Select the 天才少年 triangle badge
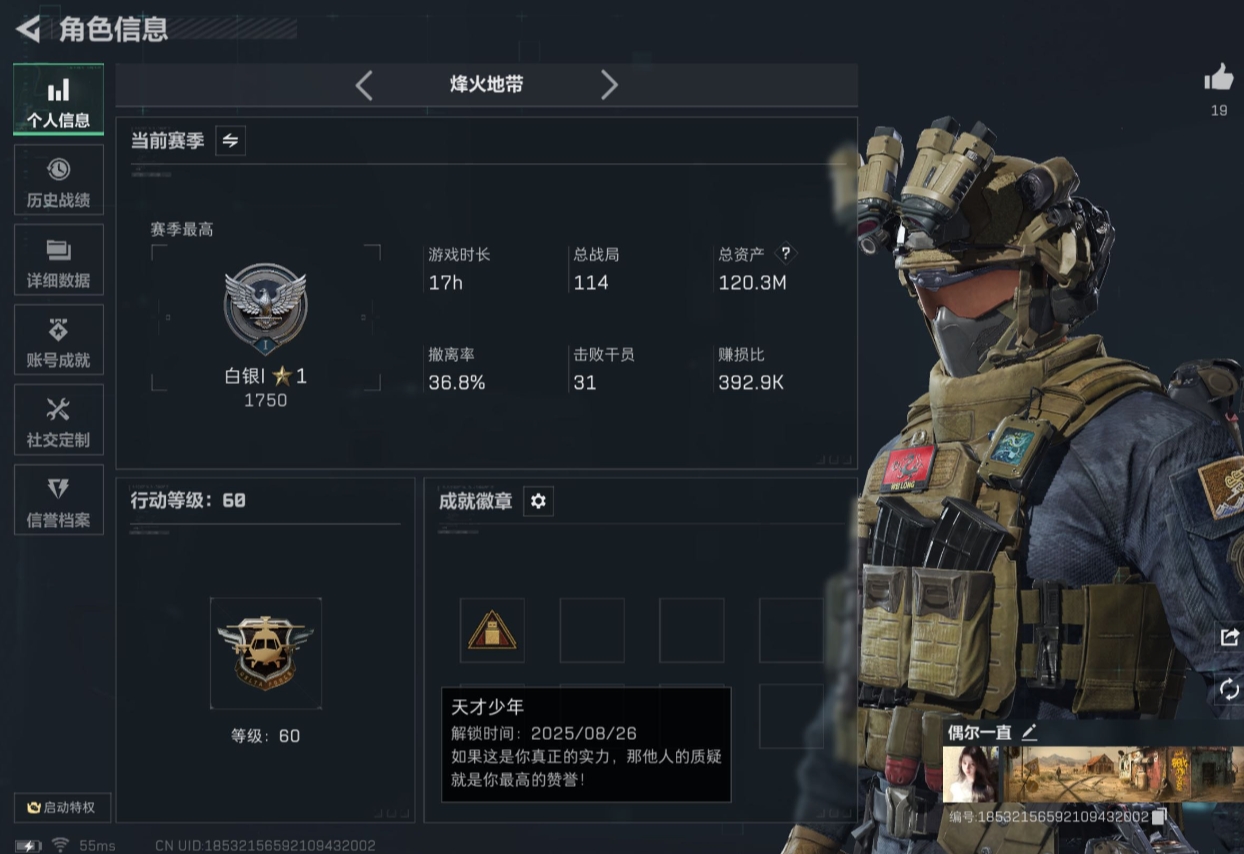 pos(492,631)
